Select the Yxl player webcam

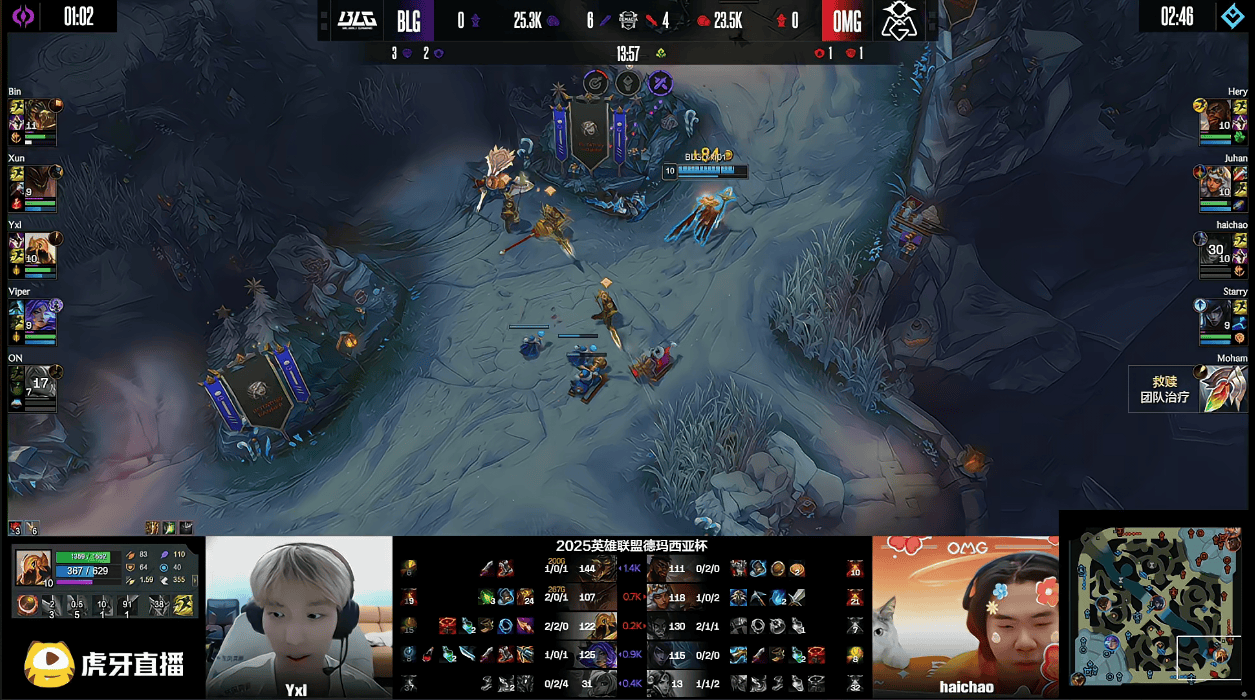click(299, 616)
